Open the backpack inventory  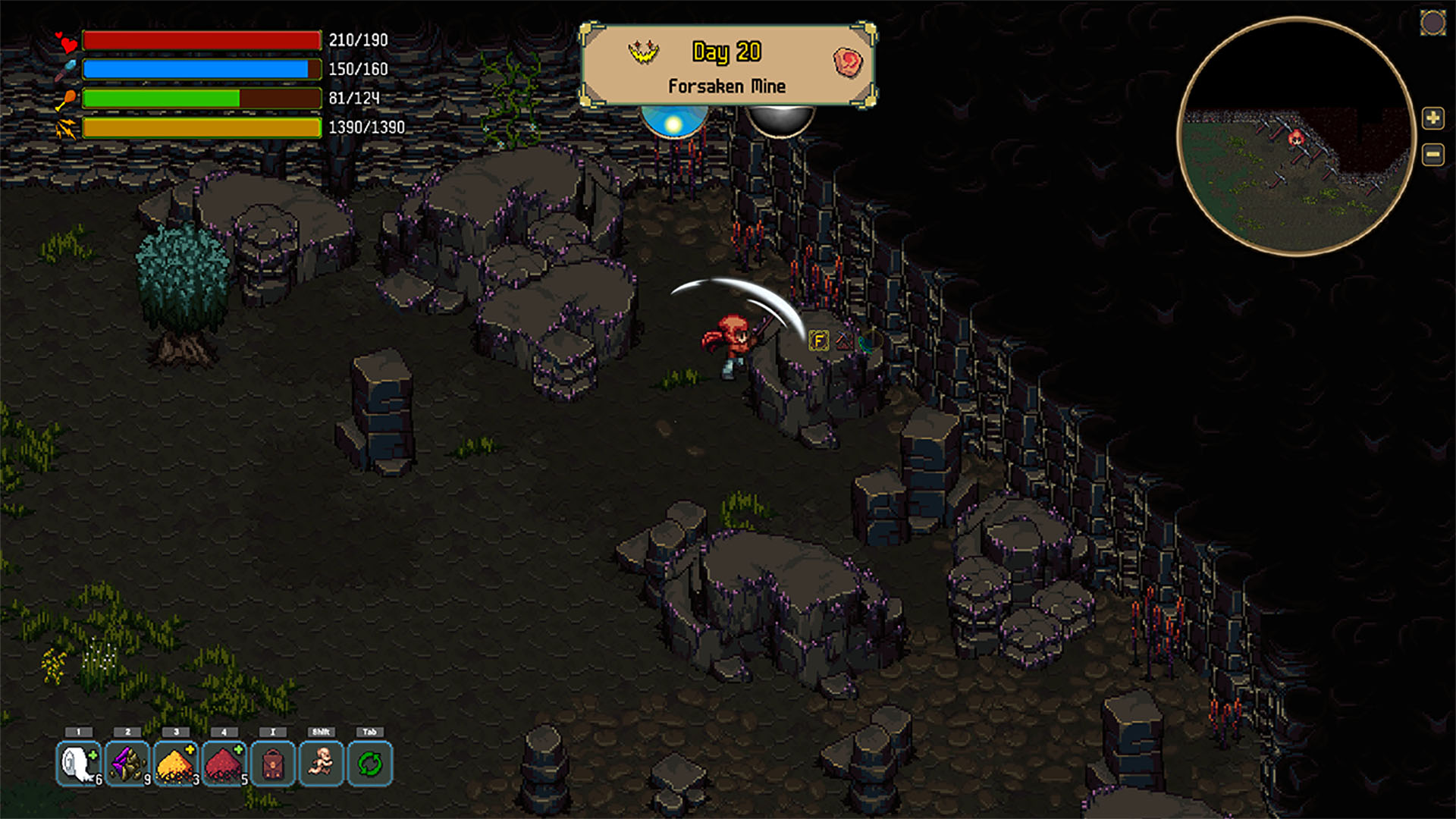coord(273,764)
